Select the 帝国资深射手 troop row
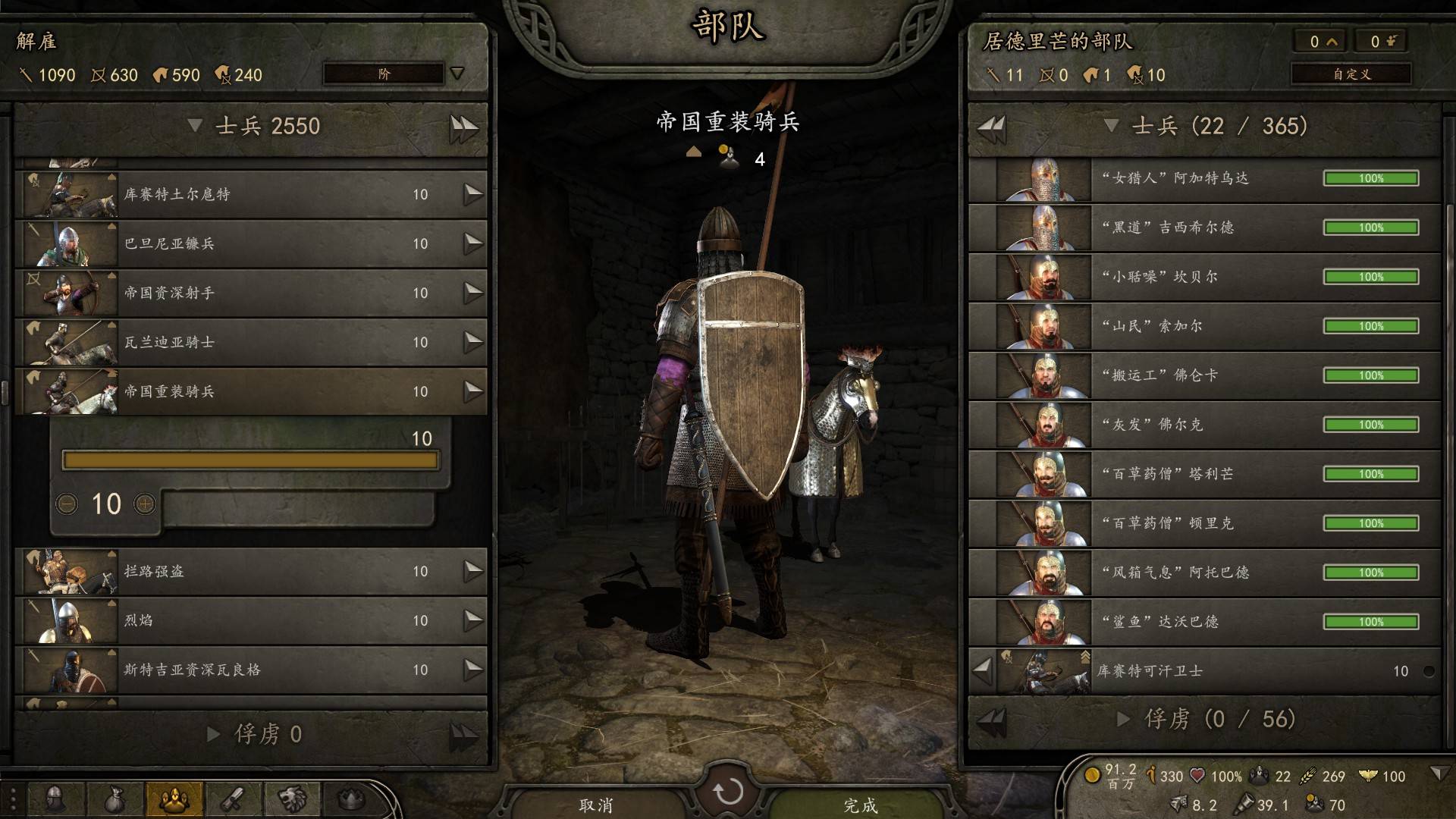This screenshot has height=819, width=1456. click(250, 293)
